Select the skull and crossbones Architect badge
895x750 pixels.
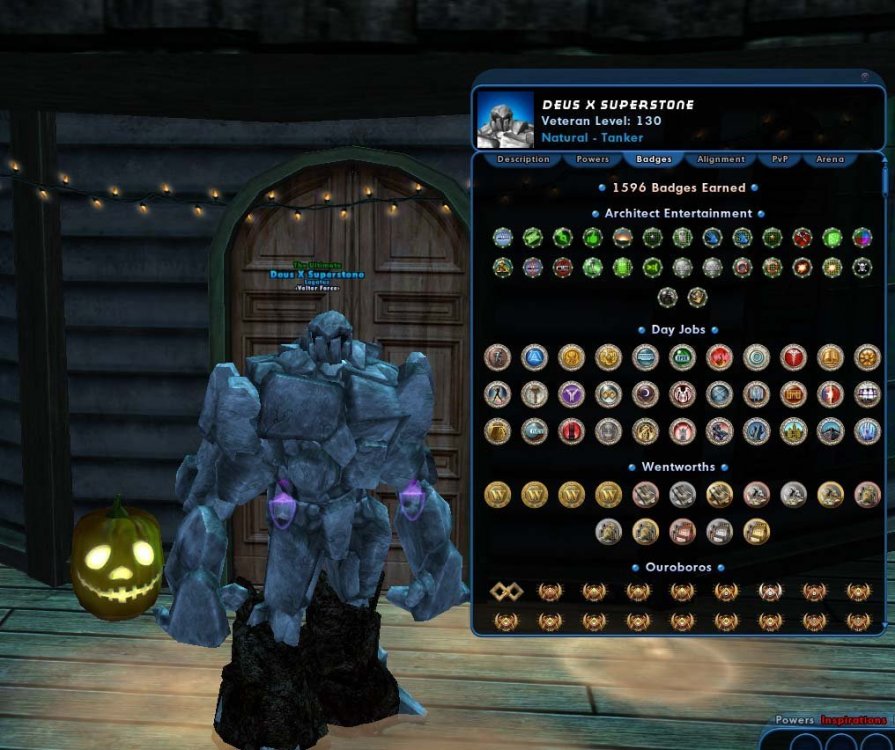pyautogui.click(x=862, y=267)
